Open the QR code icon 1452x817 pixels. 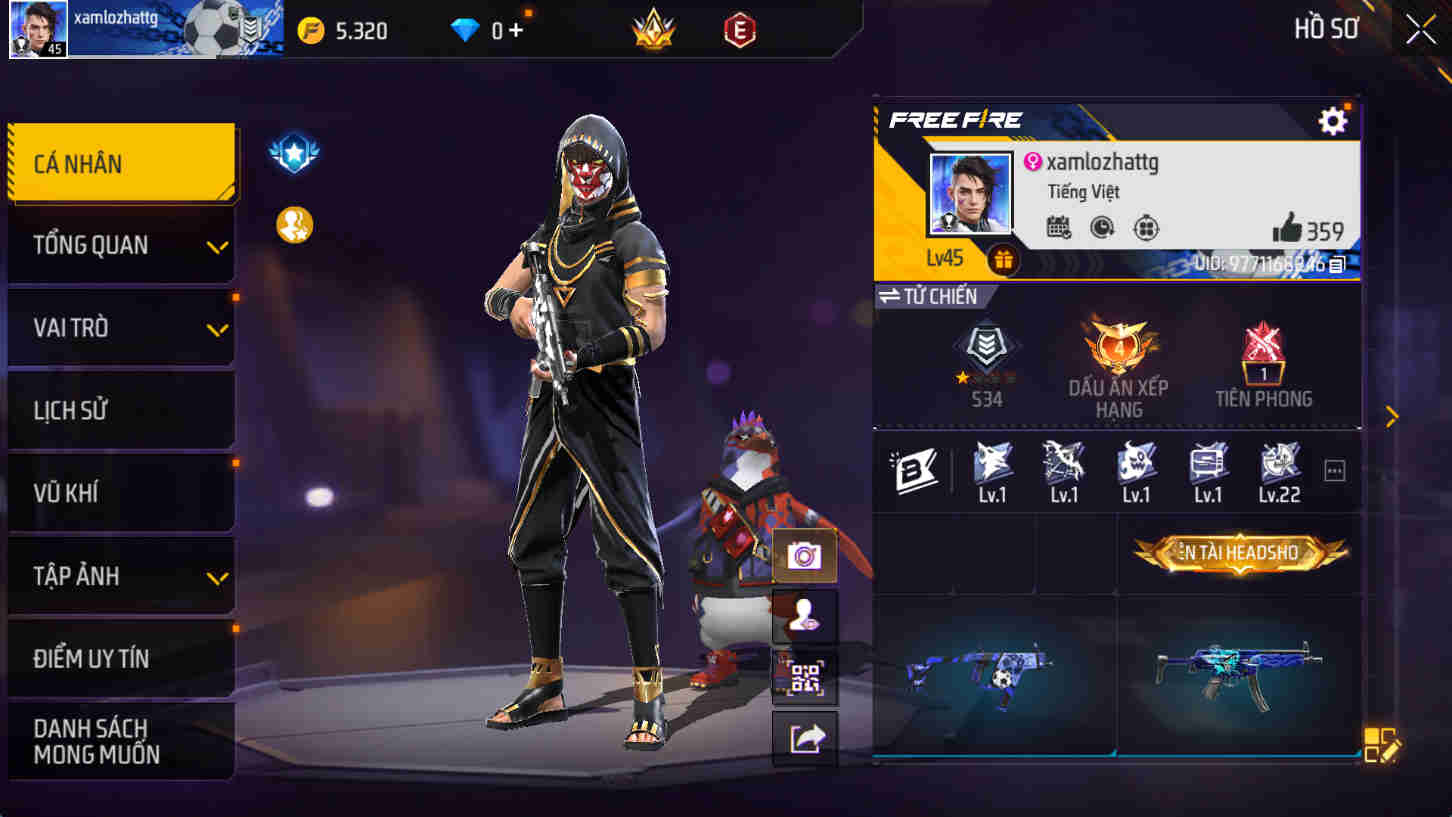coord(805,677)
